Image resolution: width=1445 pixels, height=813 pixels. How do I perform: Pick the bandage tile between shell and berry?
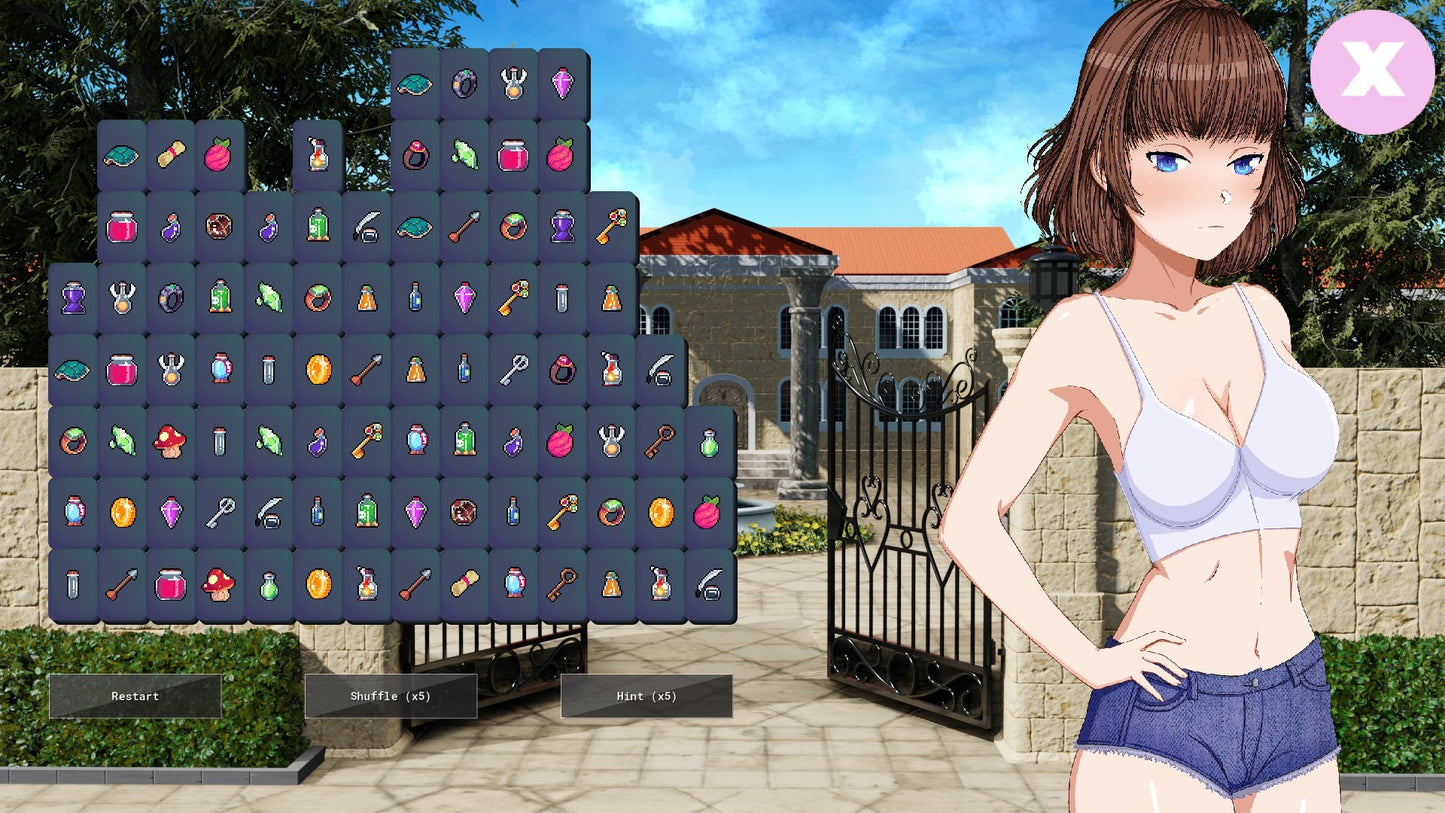coord(171,155)
